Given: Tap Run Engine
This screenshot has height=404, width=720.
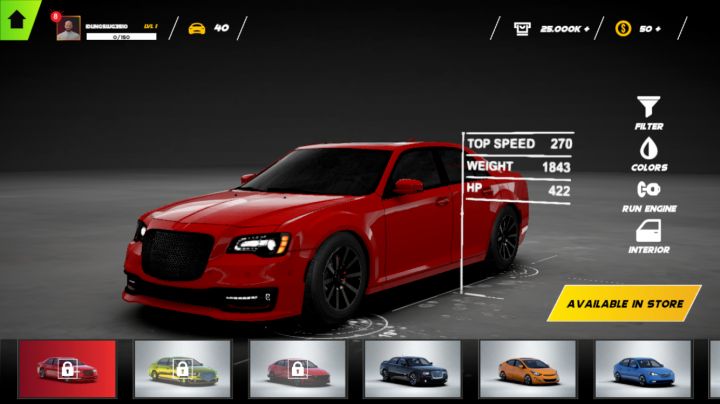Looking at the screenshot, I should 648,194.
